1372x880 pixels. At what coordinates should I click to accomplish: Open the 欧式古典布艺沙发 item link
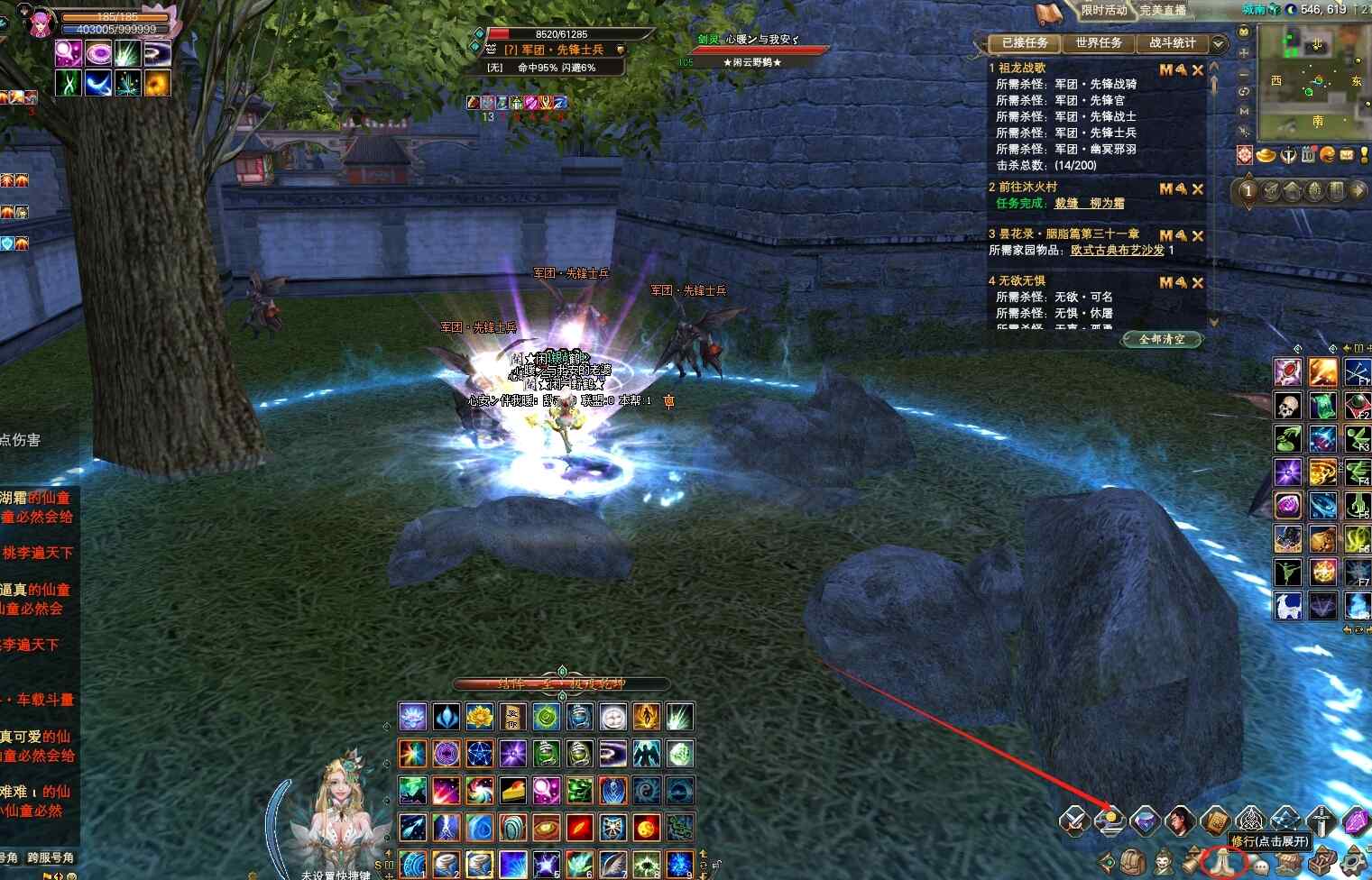coord(1117,251)
